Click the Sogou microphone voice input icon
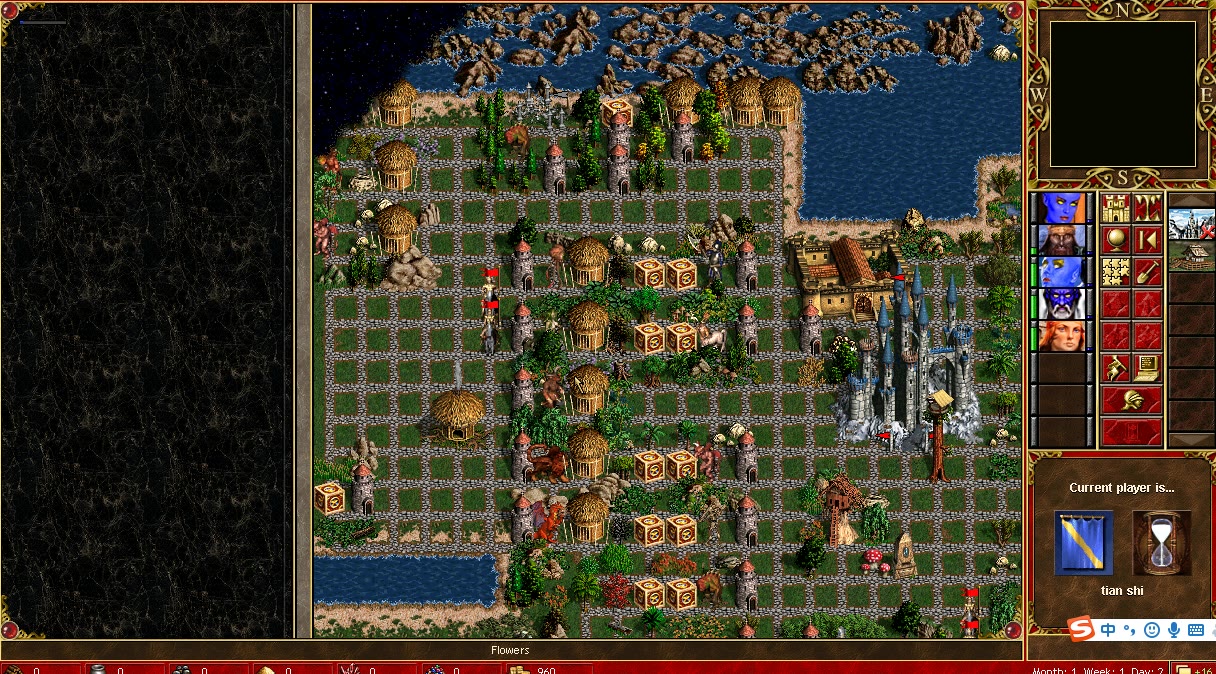 [1173, 630]
